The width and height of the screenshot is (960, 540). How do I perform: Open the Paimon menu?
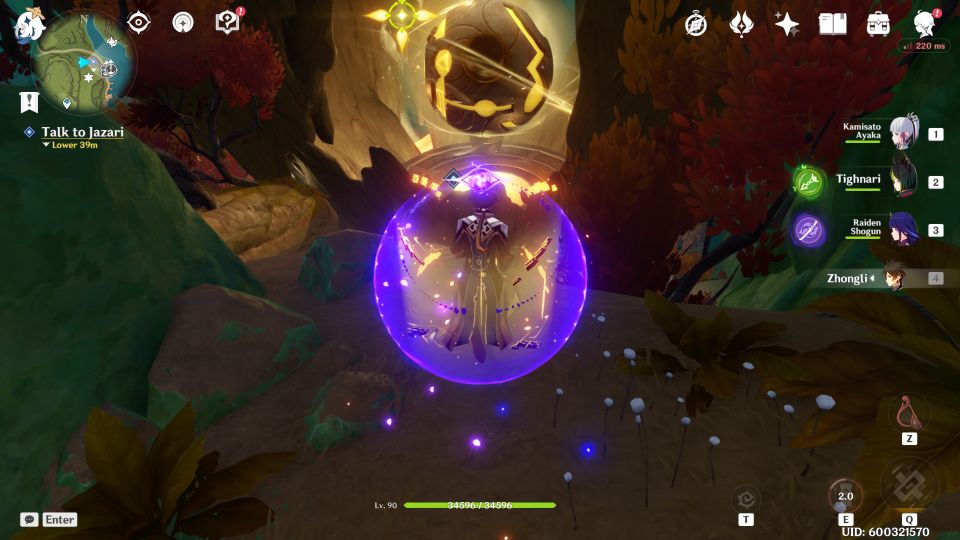(x=26, y=26)
